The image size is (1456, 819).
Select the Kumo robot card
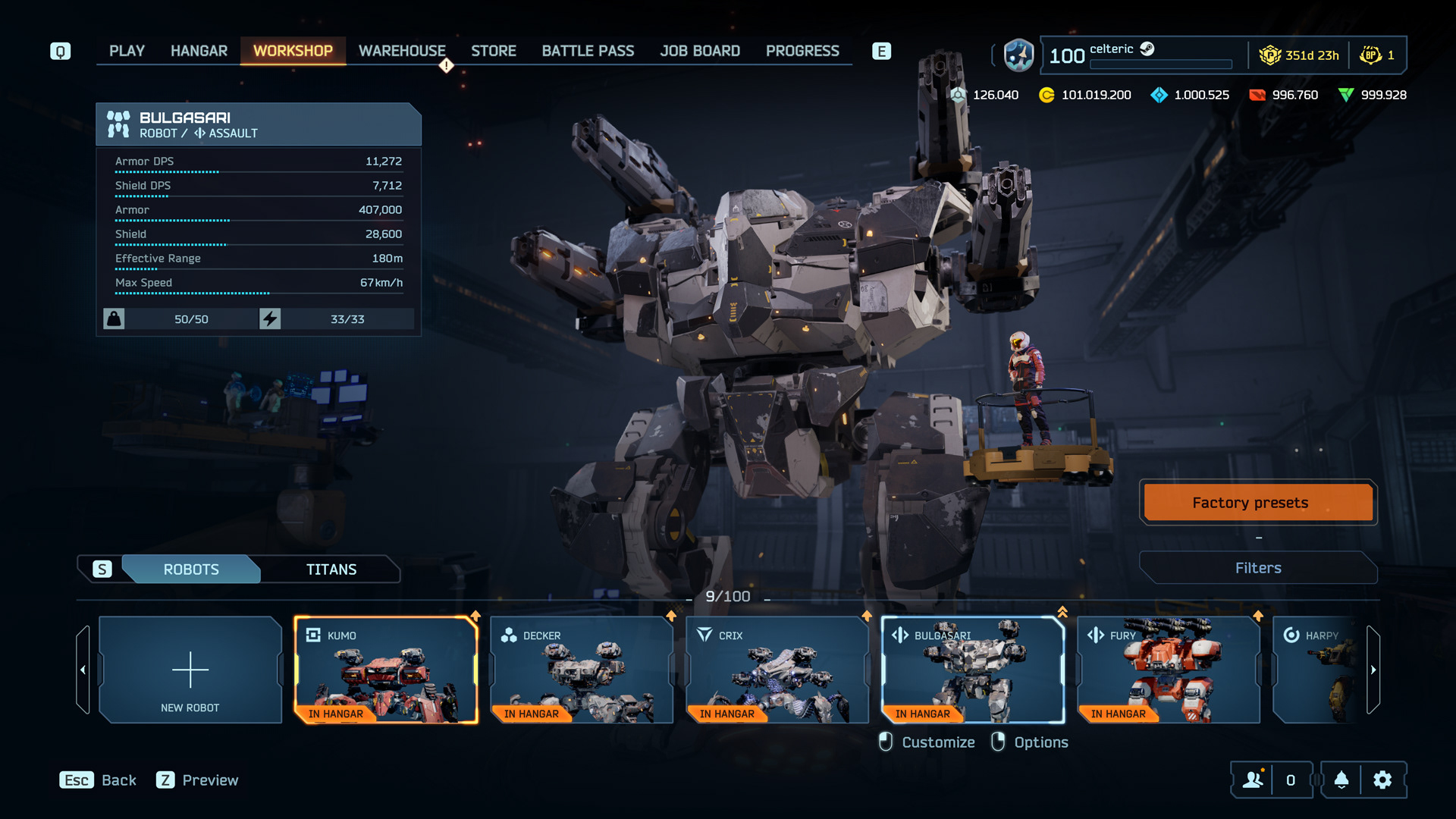386,670
